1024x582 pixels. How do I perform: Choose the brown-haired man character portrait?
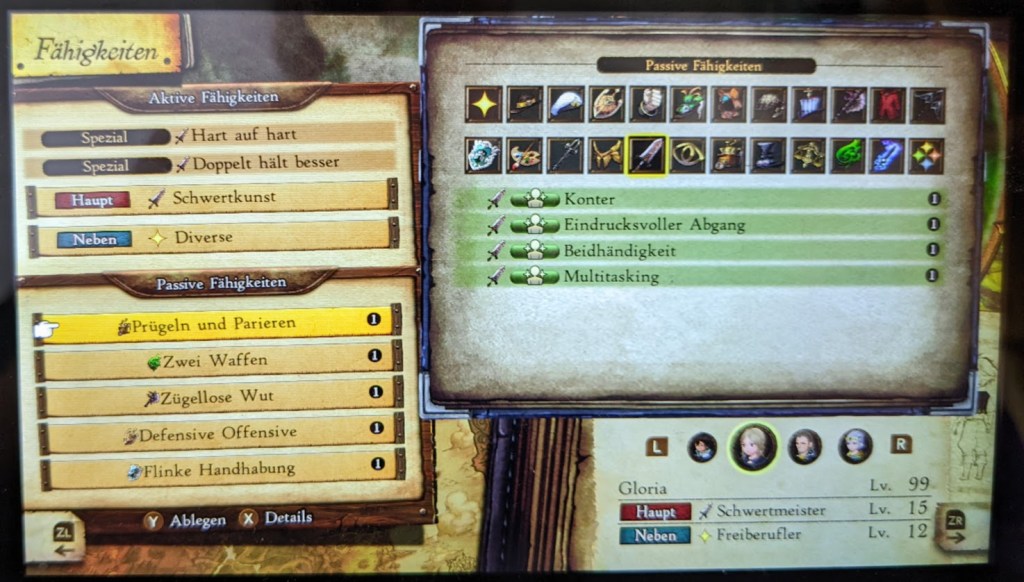click(x=805, y=446)
